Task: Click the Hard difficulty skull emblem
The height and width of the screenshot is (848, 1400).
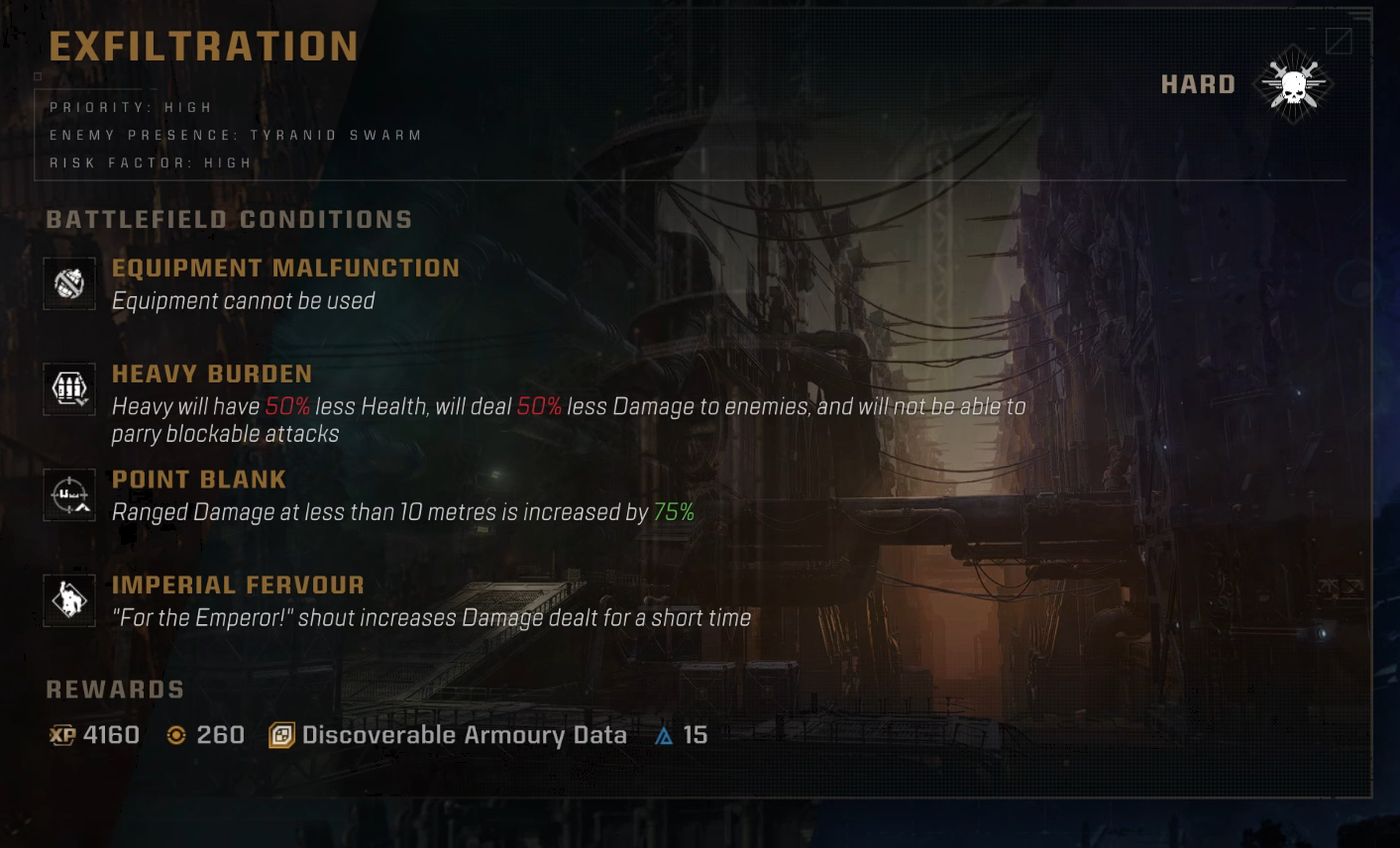Action: pos(1294,85)
